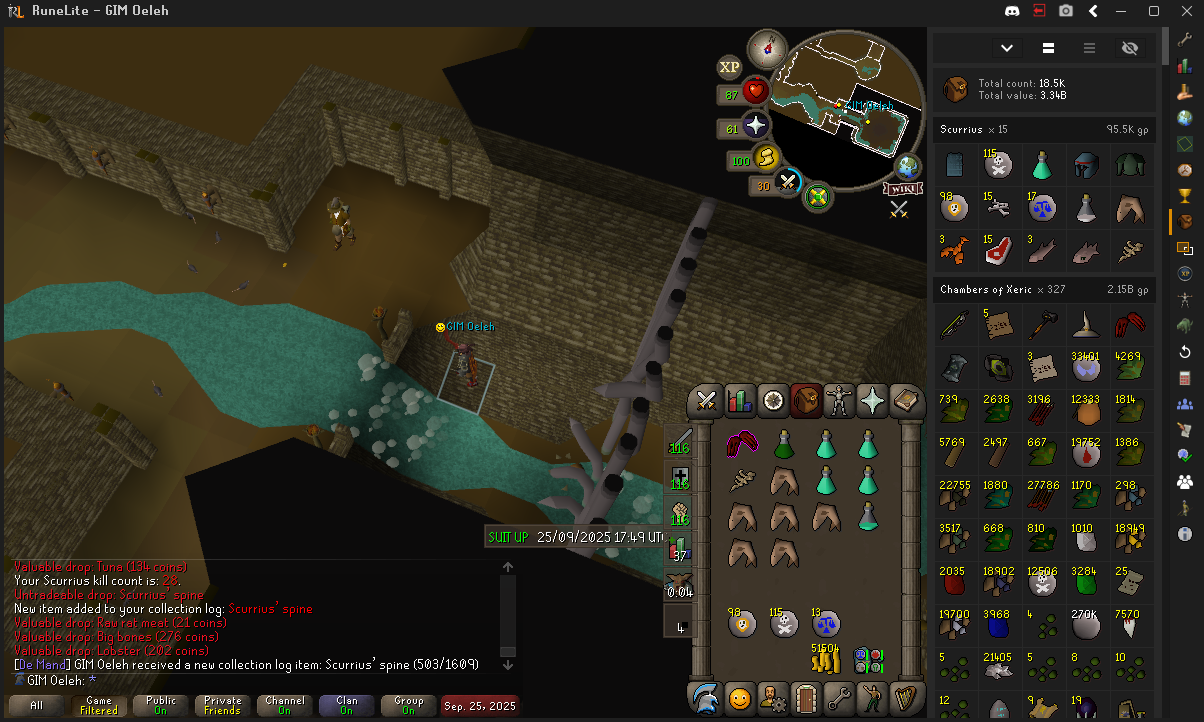The height and width of the screenshot is (722, 1204).
Task: Activate the special attack orb
Action: point(788,183)
